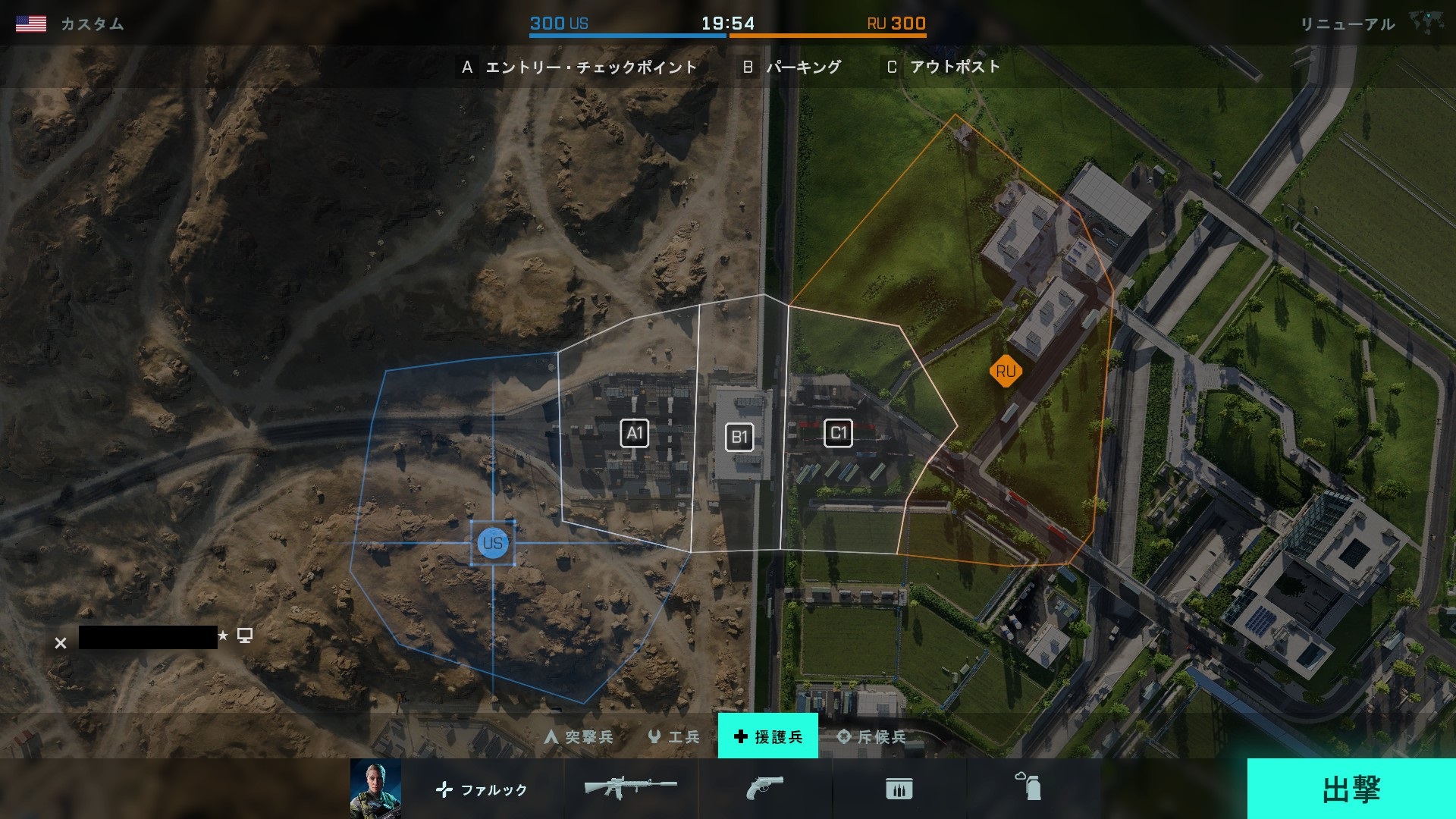Open the assault rifle primary weapon slot
The width and height of the screenshot is (1456, 819).
point(630,789)
